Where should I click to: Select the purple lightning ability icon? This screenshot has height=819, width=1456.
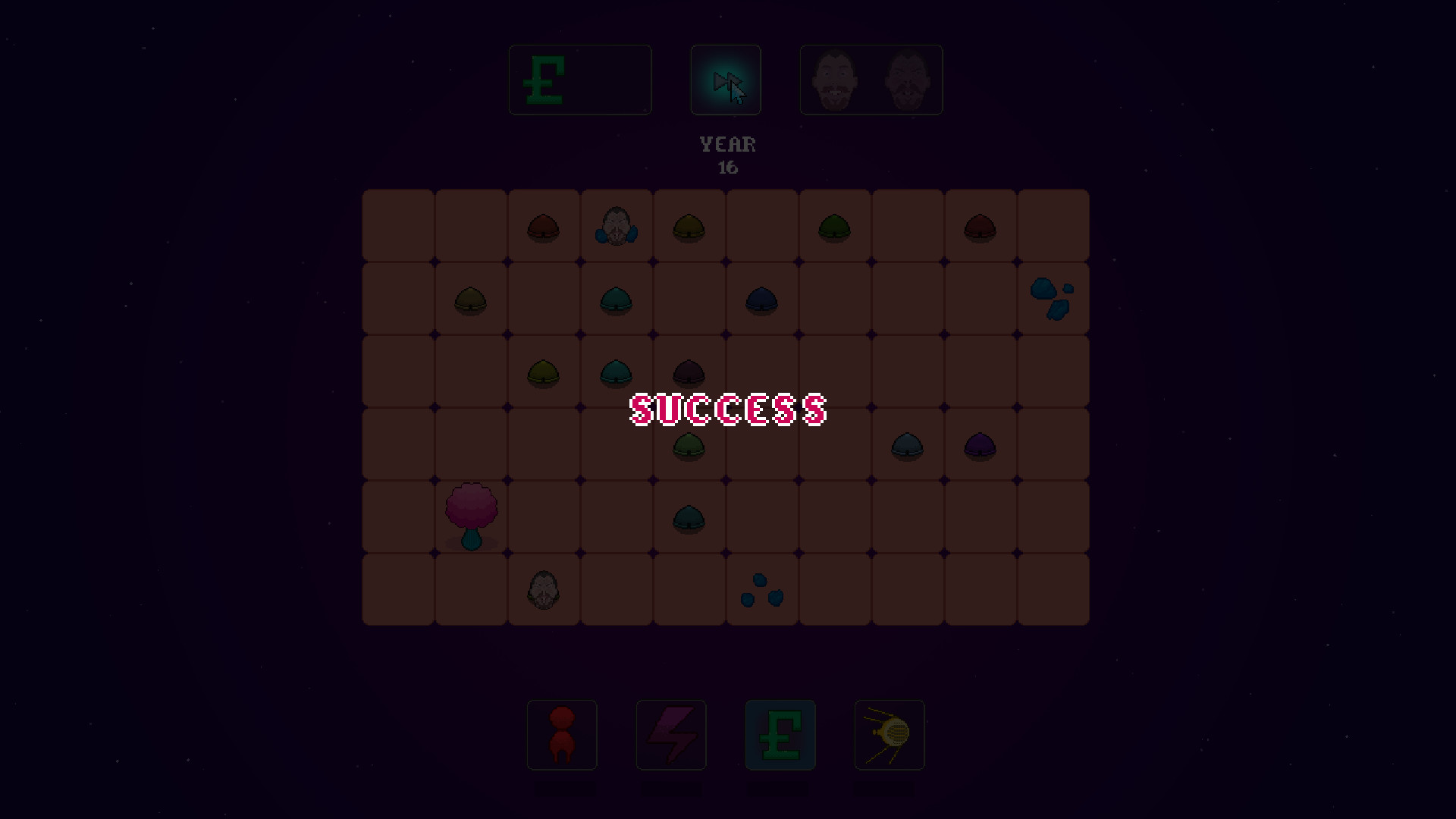(670, 735)
